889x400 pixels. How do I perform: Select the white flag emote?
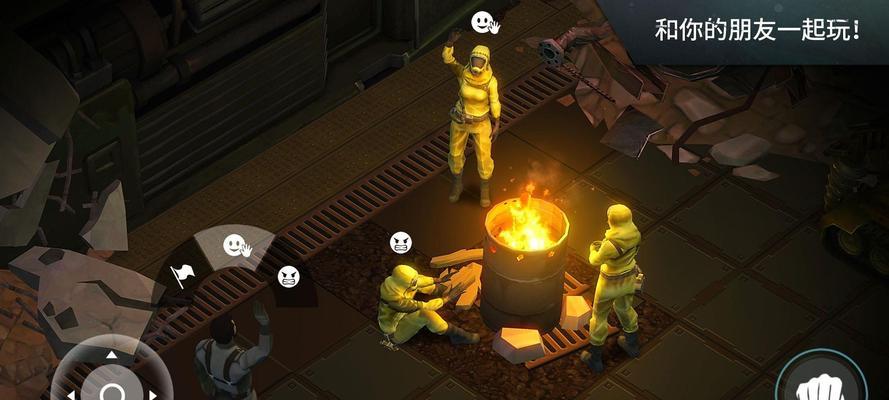coord(182,273)
